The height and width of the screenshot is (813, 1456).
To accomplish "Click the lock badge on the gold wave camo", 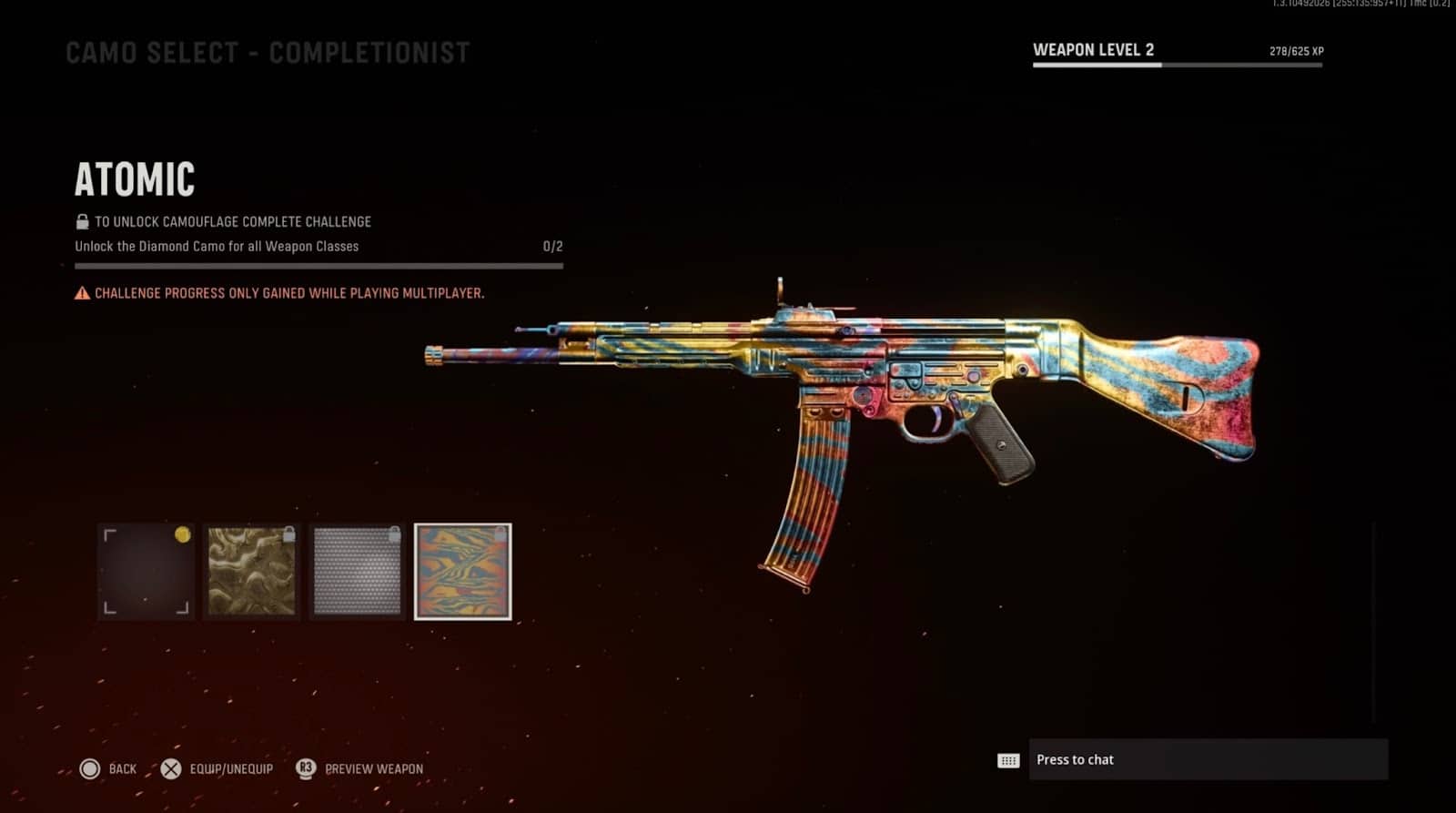I will [x=289, y=535].
